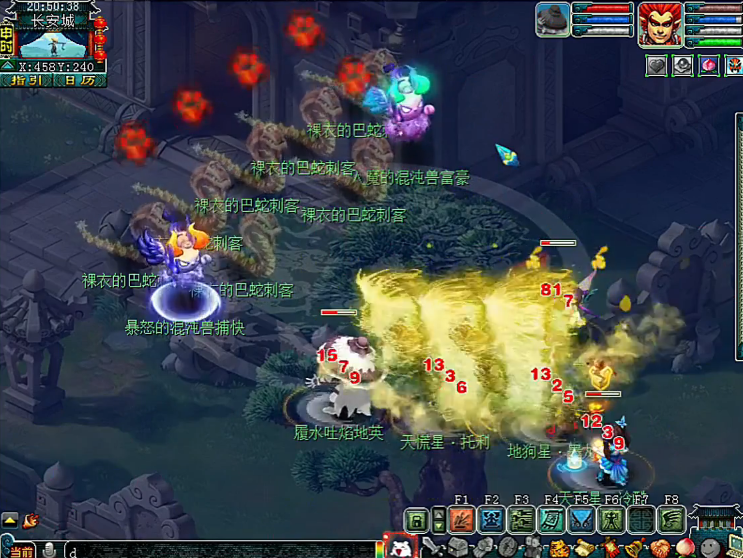Activate the F8 green wing skill
This screenshot has height=558, width=743.
tap(671, 520)
